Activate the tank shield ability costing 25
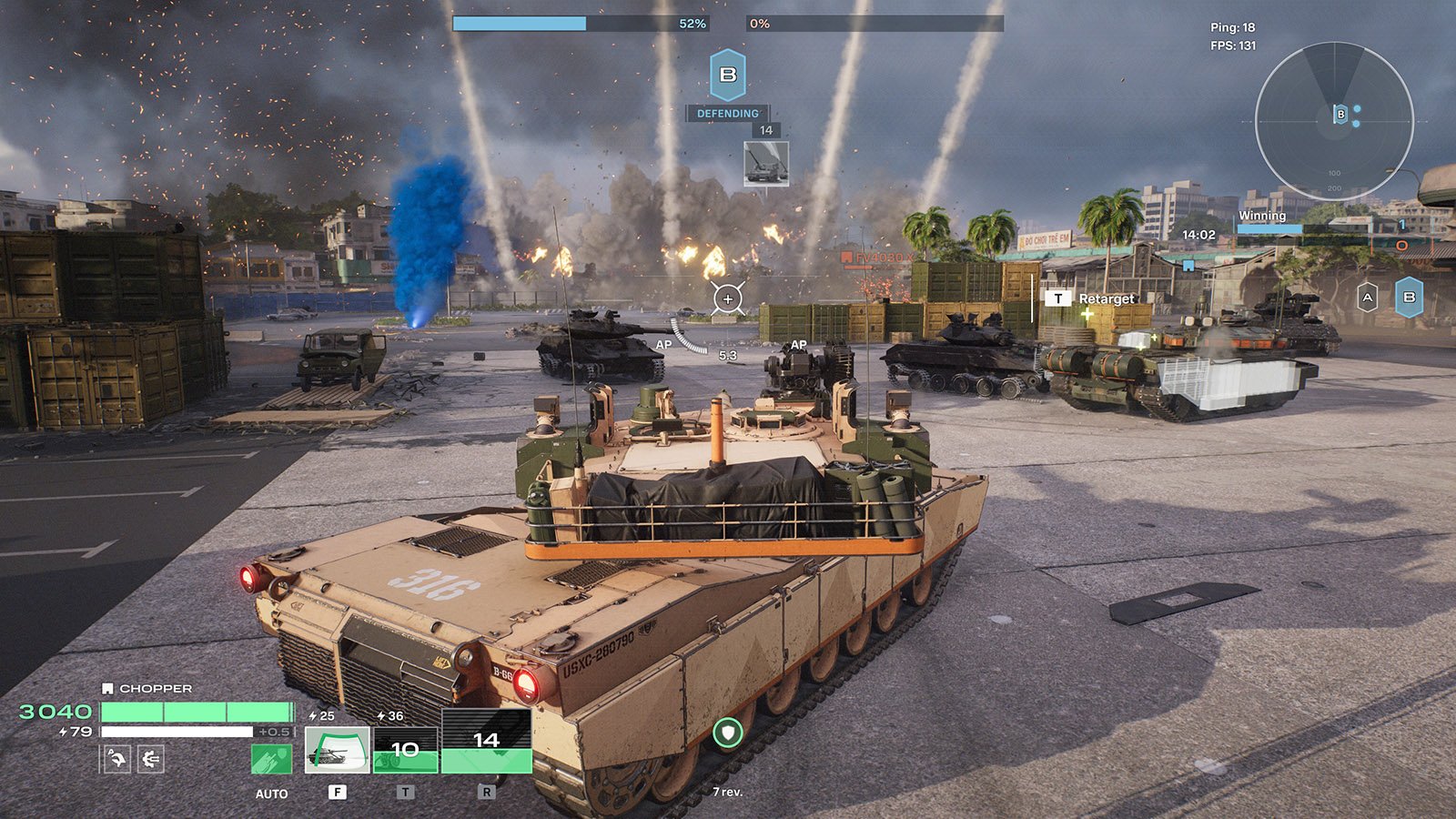The image size is (1456, 819). coord(337,749)
